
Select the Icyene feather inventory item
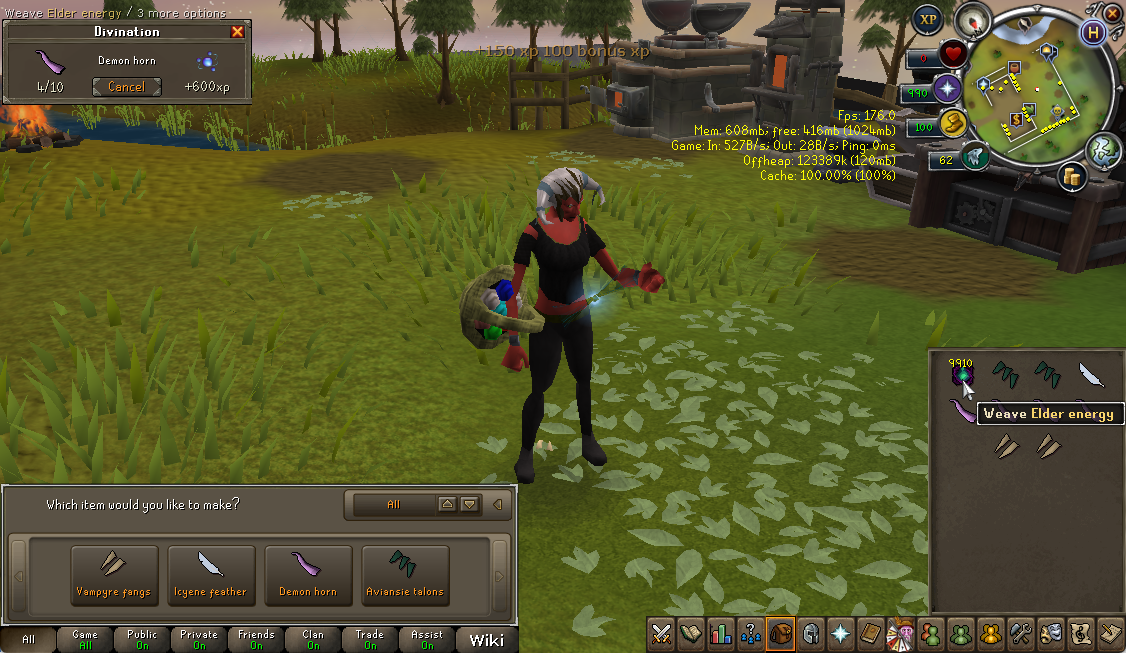pos(1090,376)
